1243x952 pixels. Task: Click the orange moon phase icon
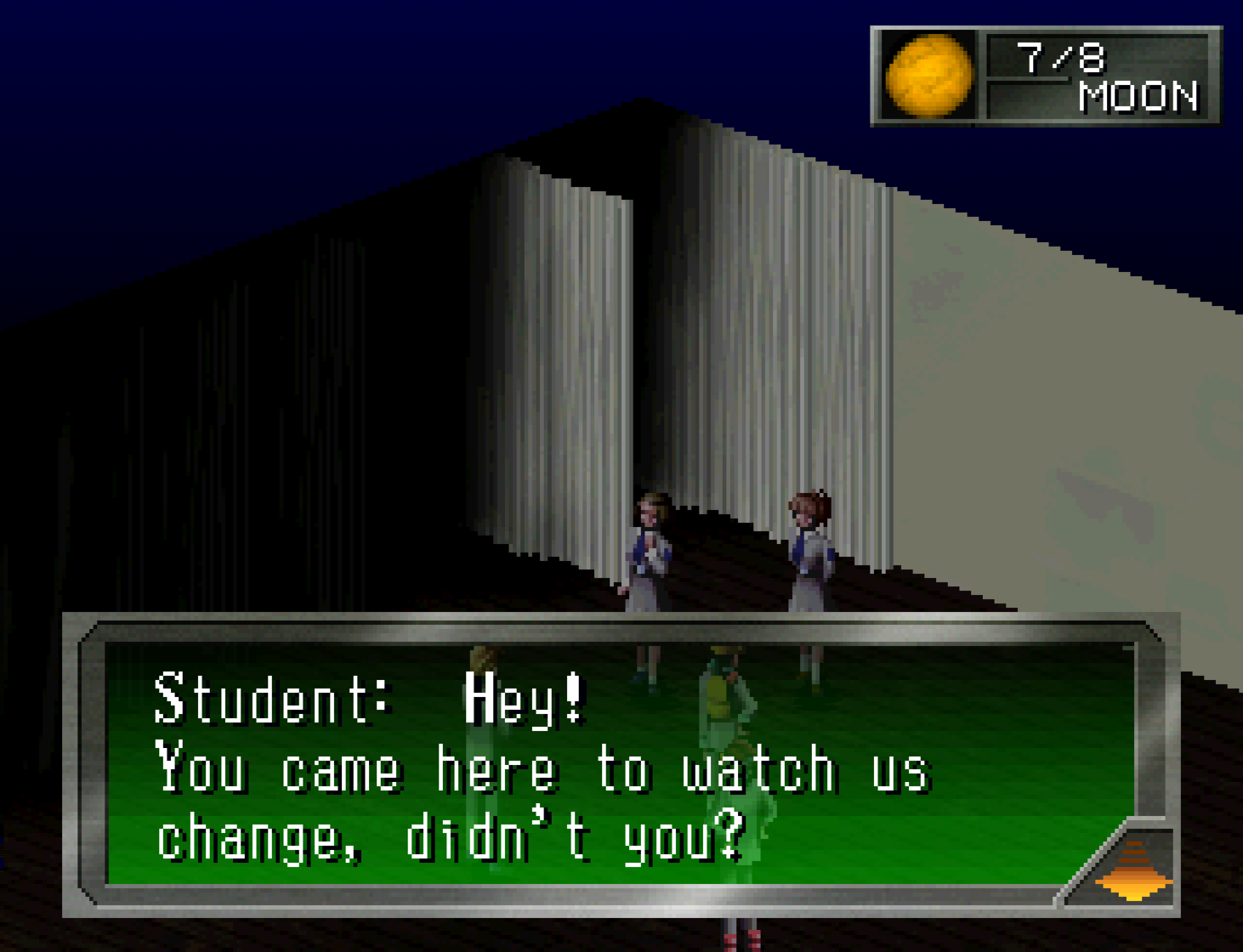click(928, 76)
